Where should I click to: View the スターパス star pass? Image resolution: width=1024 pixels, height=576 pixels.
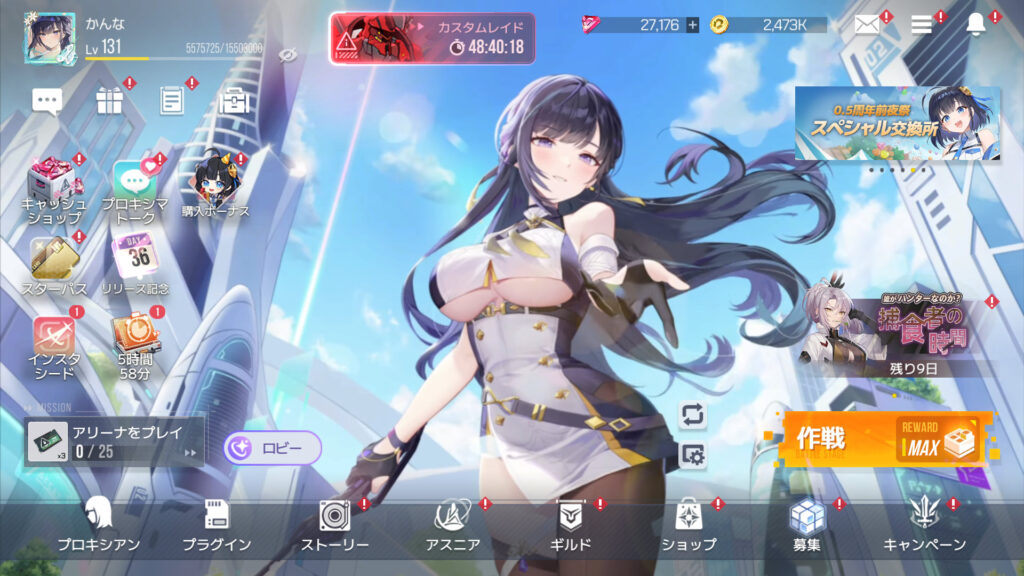[x=54, y=265]
